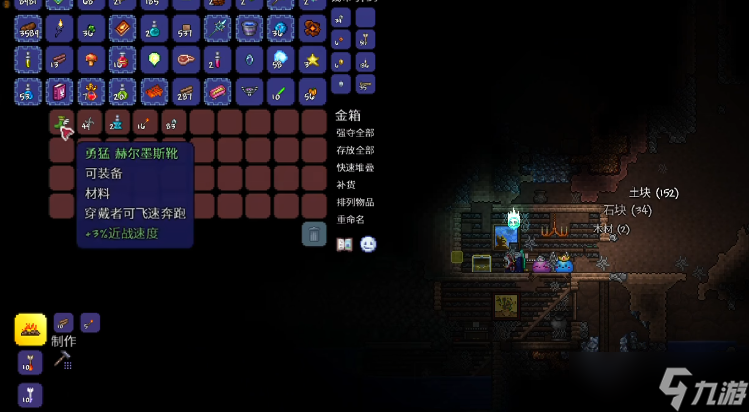The image size is (749, 412).
Task: Rename the chest via 重命名
Action: [x=351, y=219]
